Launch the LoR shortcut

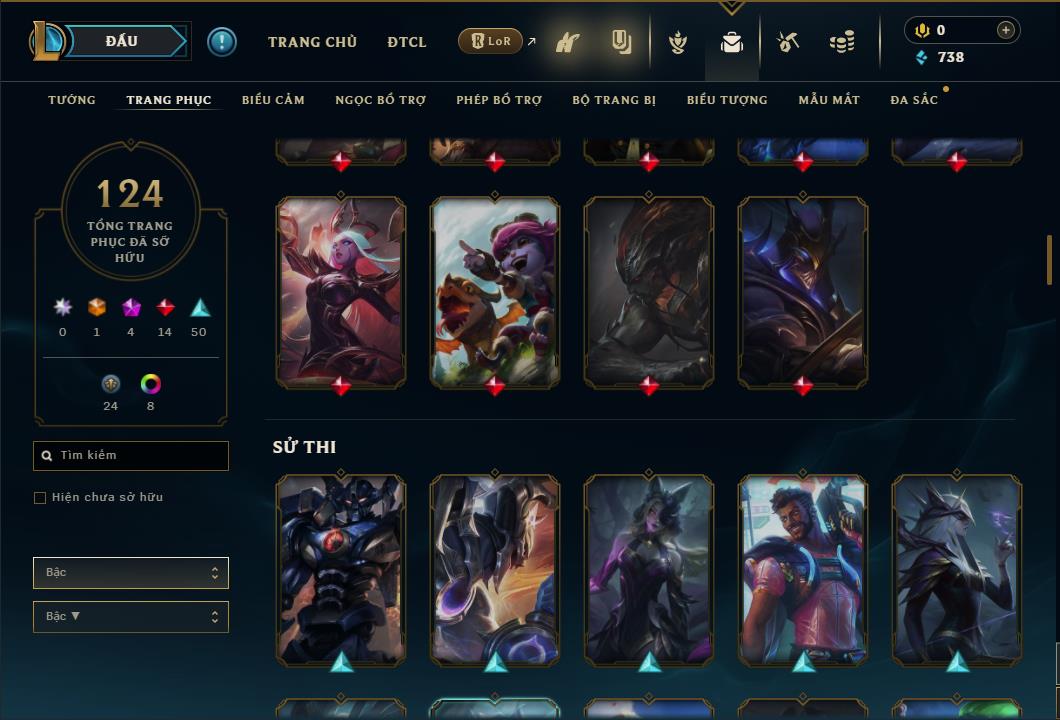491,42
